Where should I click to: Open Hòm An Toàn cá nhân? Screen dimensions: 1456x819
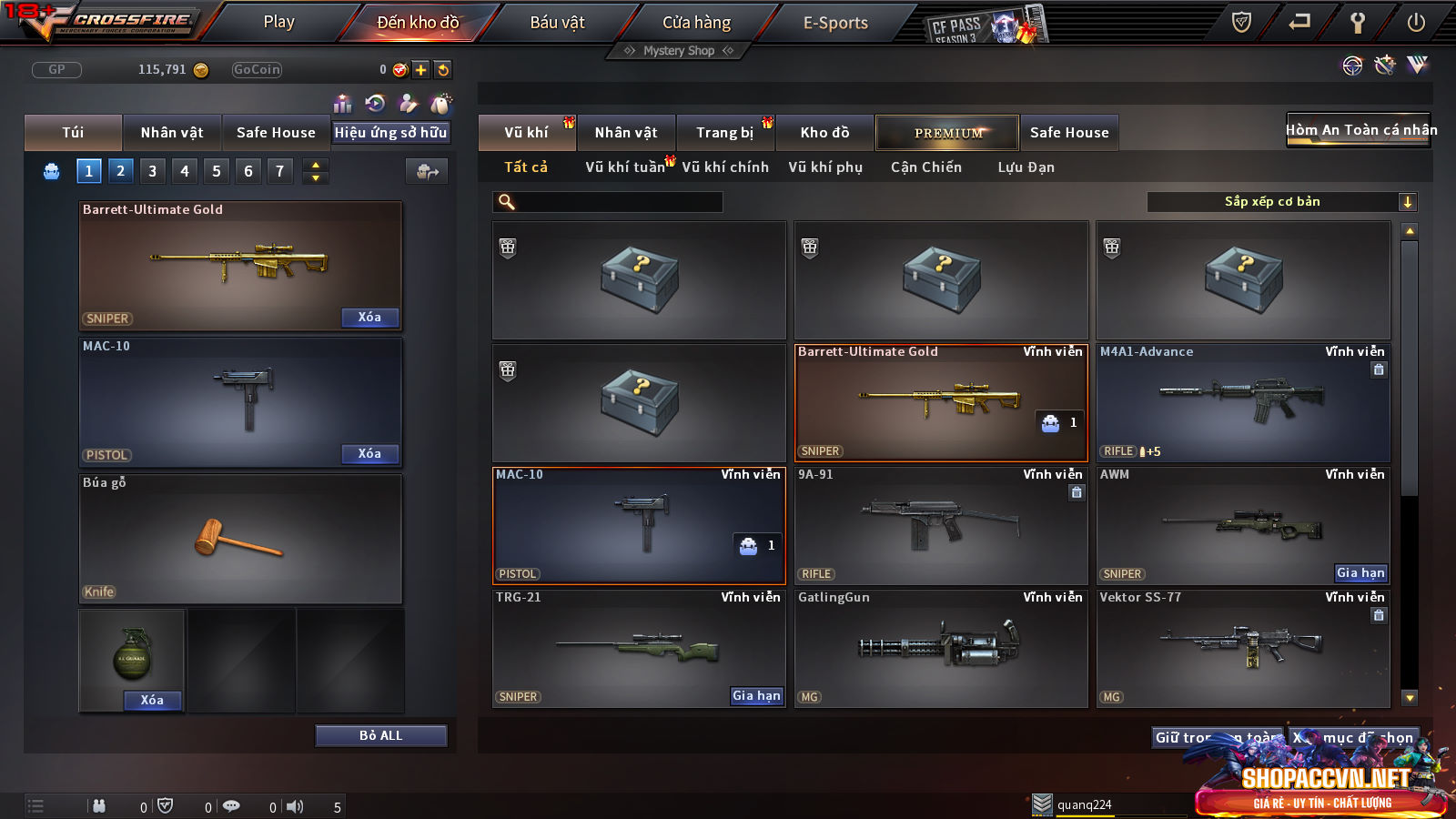(1360, 130)
